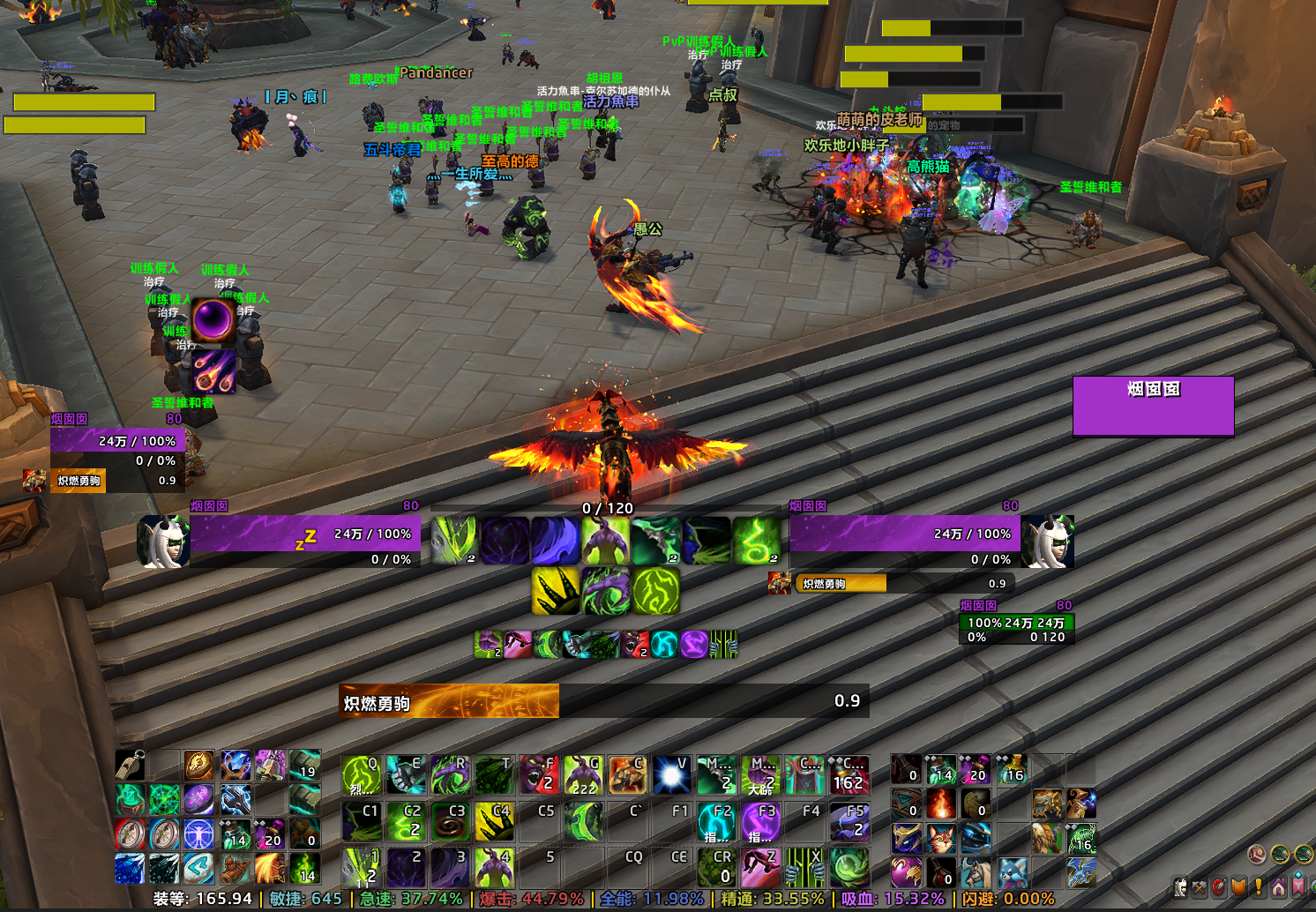Cast the purple sigil ability on F3
The image size is (1316, 912).
(760, 821)
